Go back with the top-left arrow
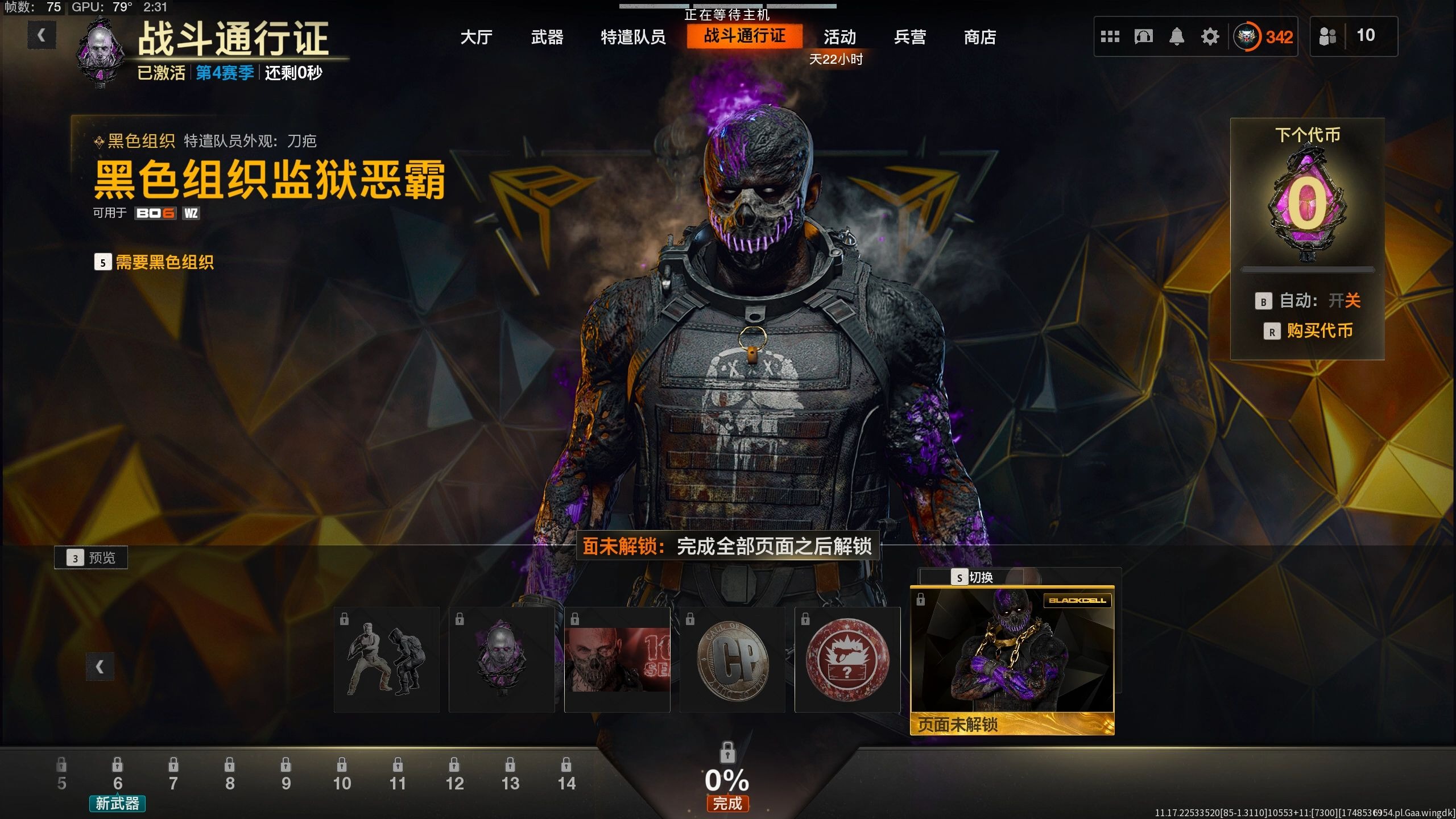The height and width of the screenshot is (819, 1456). pyautogui.click(x=42, y=36)
